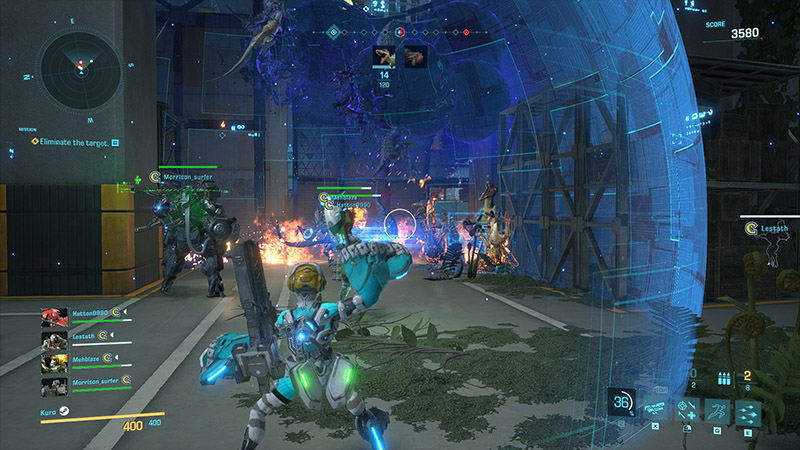Select the second dinosaur target portrait
The height and width of the screenshot is (450, 800).
pyautogui.click(x=415, y=56)
